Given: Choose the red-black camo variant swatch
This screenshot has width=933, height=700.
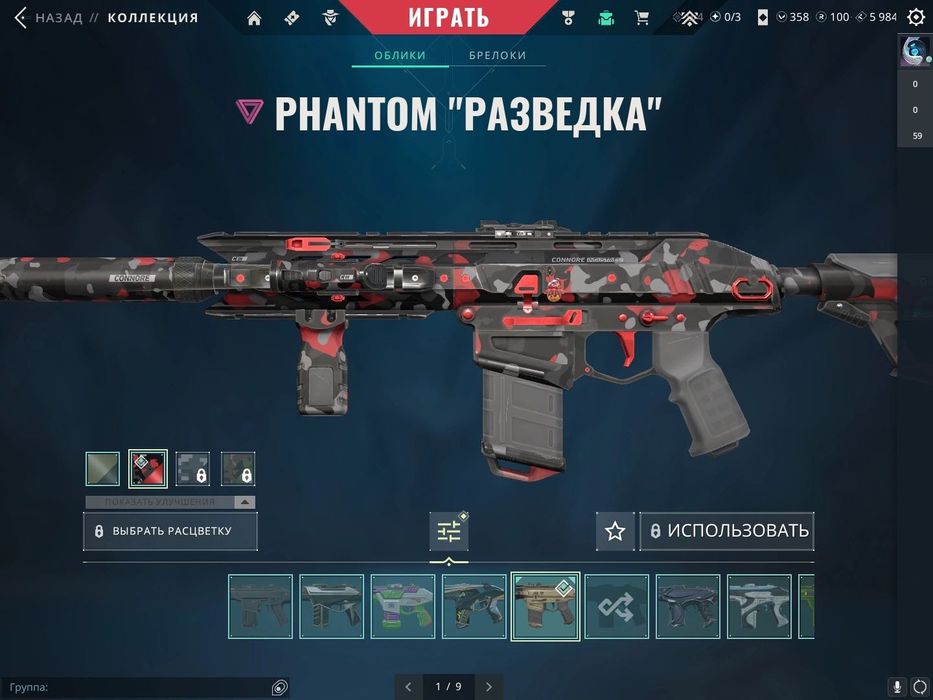Looking at the screenshot, I should coord(148,469).
